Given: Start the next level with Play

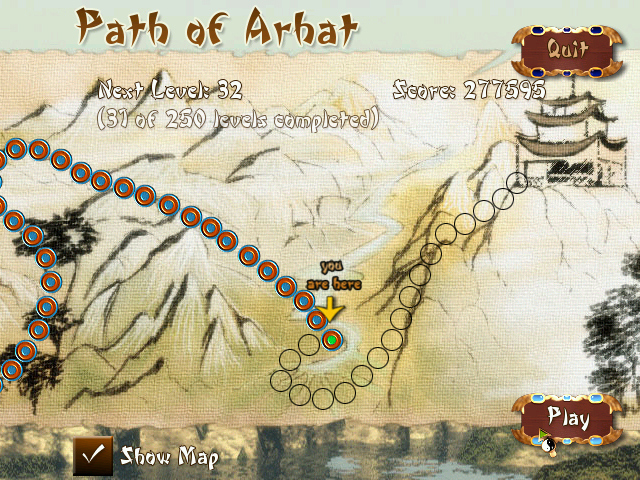Looking at the screenshot, I should tap(566, 417).
